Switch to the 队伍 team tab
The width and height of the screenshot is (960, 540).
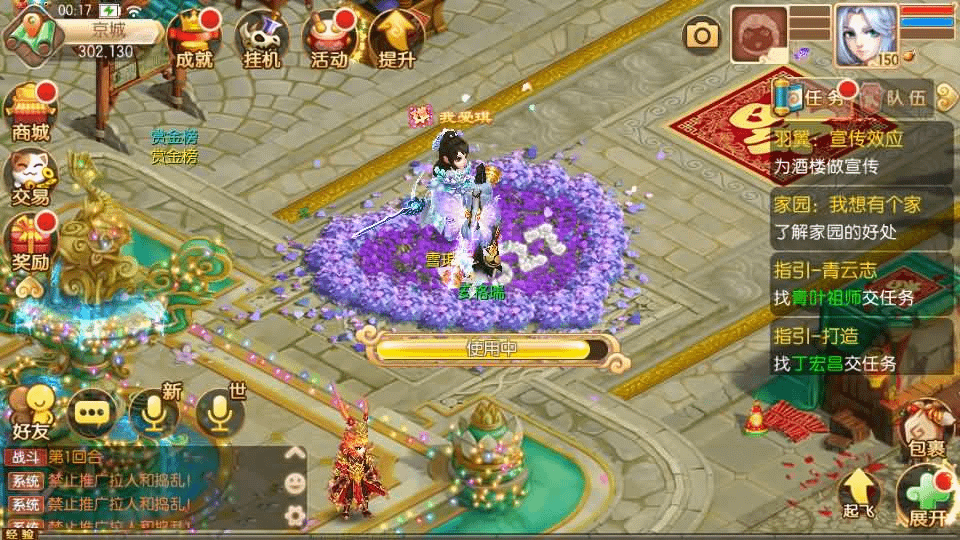coord(895,98)
